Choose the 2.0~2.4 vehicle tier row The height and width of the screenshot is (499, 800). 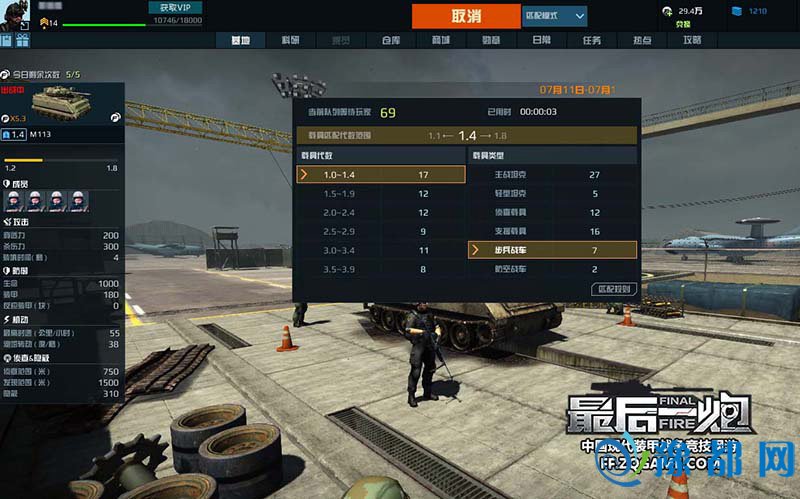(382, 213)
